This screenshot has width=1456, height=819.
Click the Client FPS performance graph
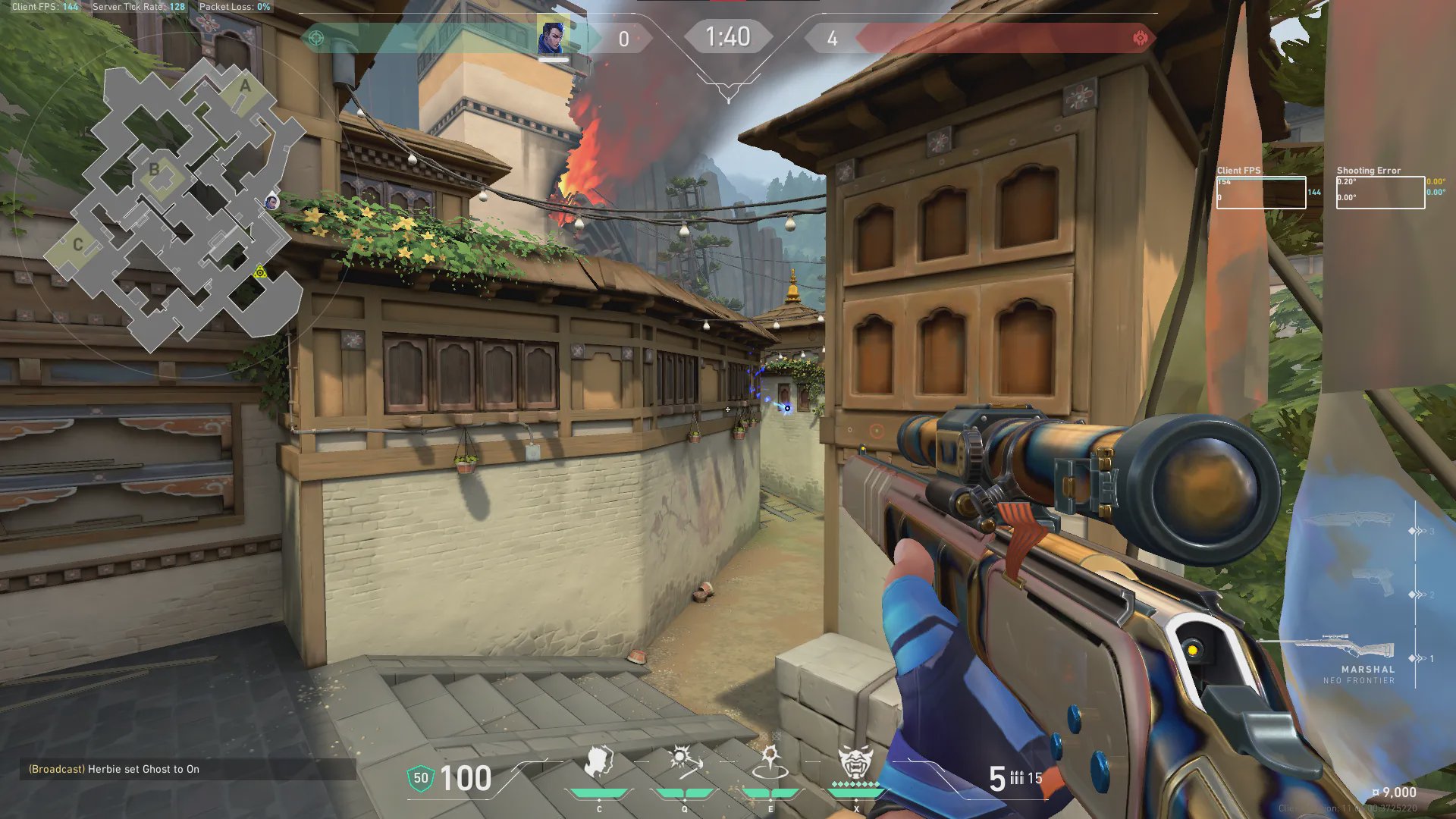click(x=1261, y=193)
